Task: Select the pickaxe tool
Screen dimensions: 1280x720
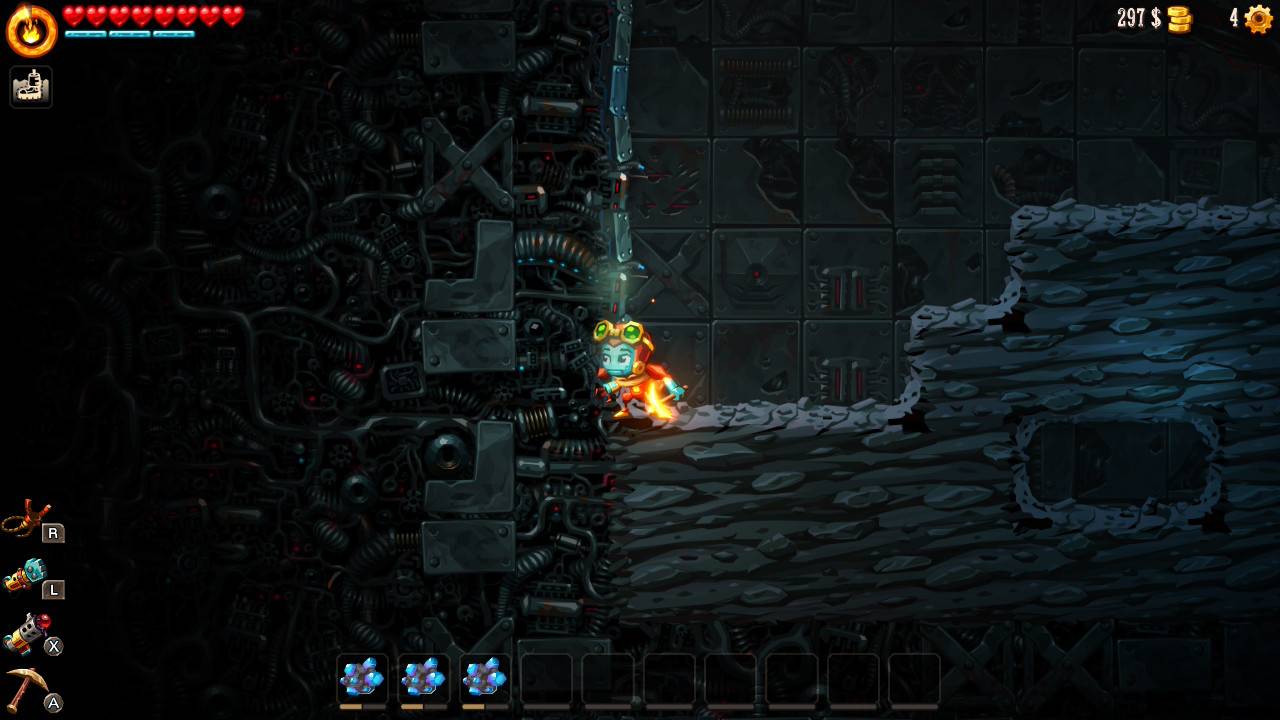Action: click(27, 690)
